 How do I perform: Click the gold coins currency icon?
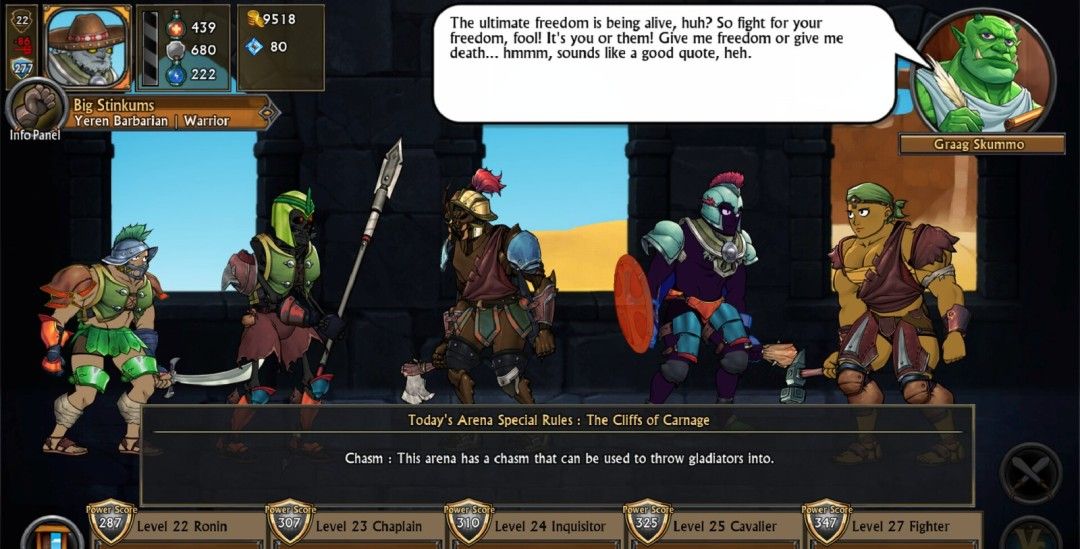tap(254, 18)
